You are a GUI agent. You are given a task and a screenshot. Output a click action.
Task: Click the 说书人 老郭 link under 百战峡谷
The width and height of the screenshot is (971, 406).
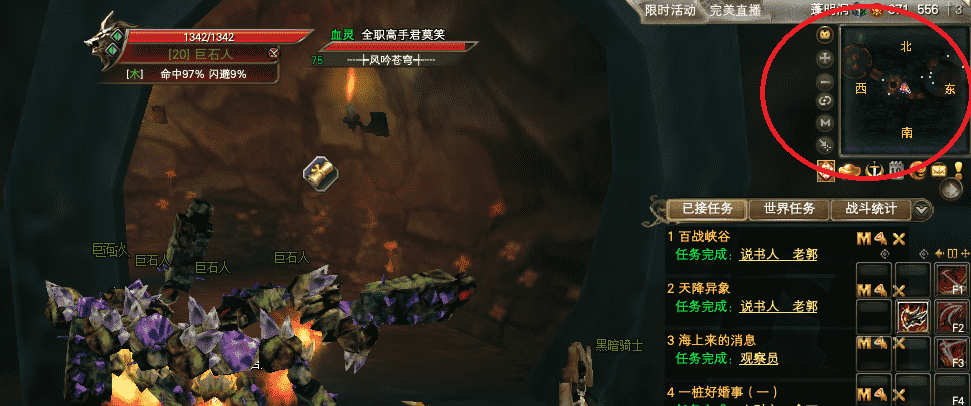[x=778, y=254]
